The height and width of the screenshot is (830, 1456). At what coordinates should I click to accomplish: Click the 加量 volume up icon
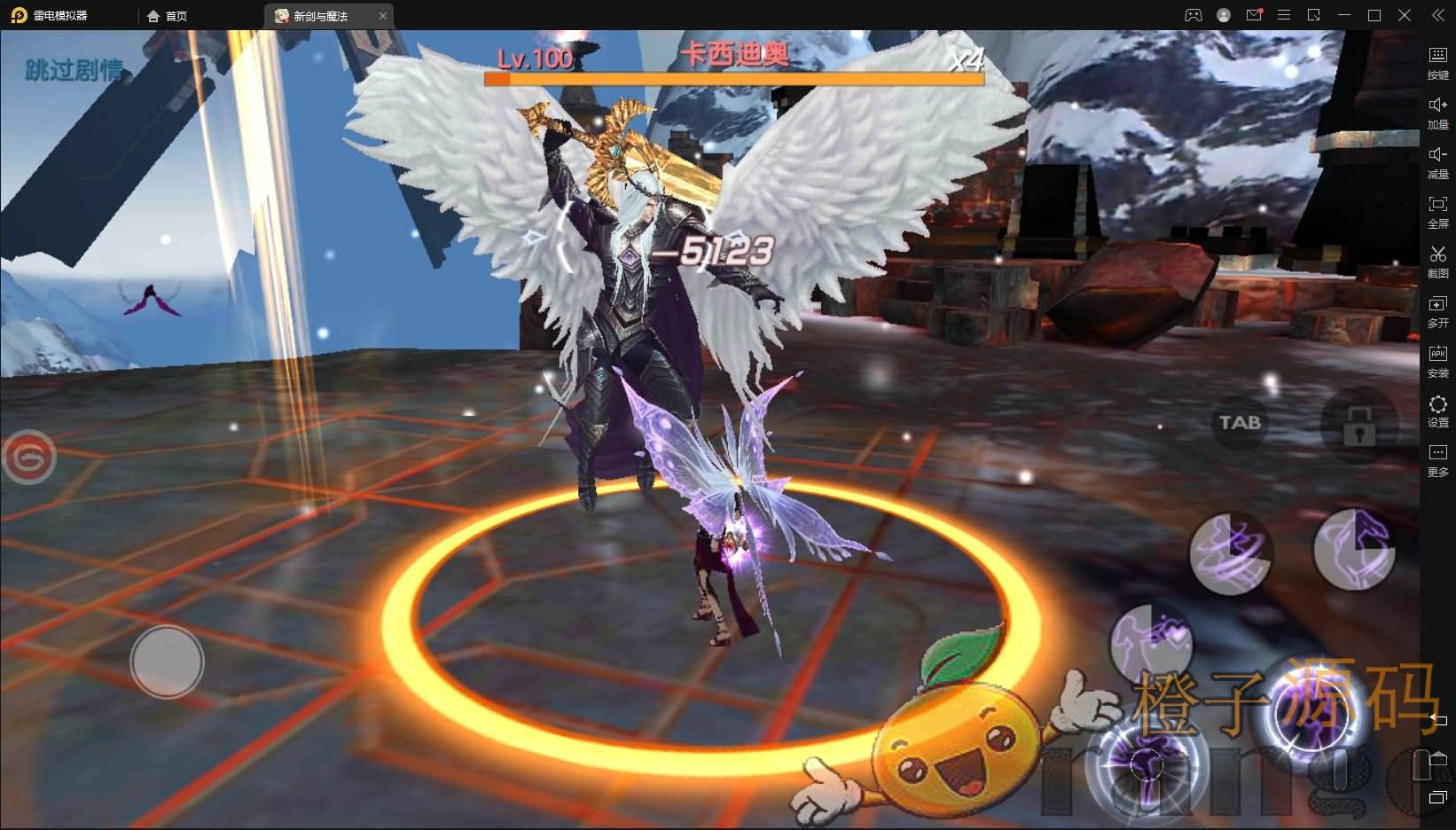tap(1438, 112)
